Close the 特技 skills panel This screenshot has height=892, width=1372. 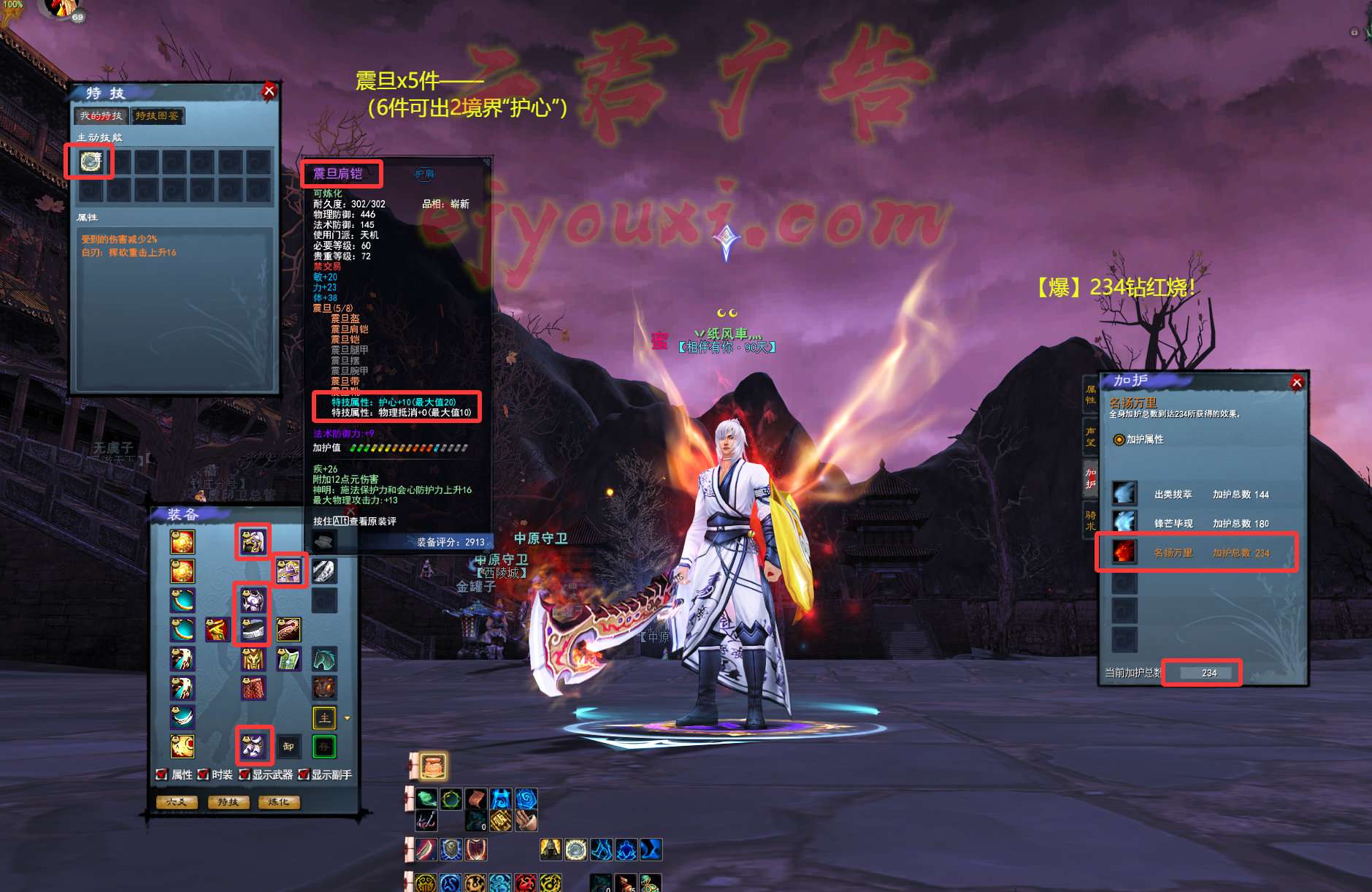[x=269, y=91]
